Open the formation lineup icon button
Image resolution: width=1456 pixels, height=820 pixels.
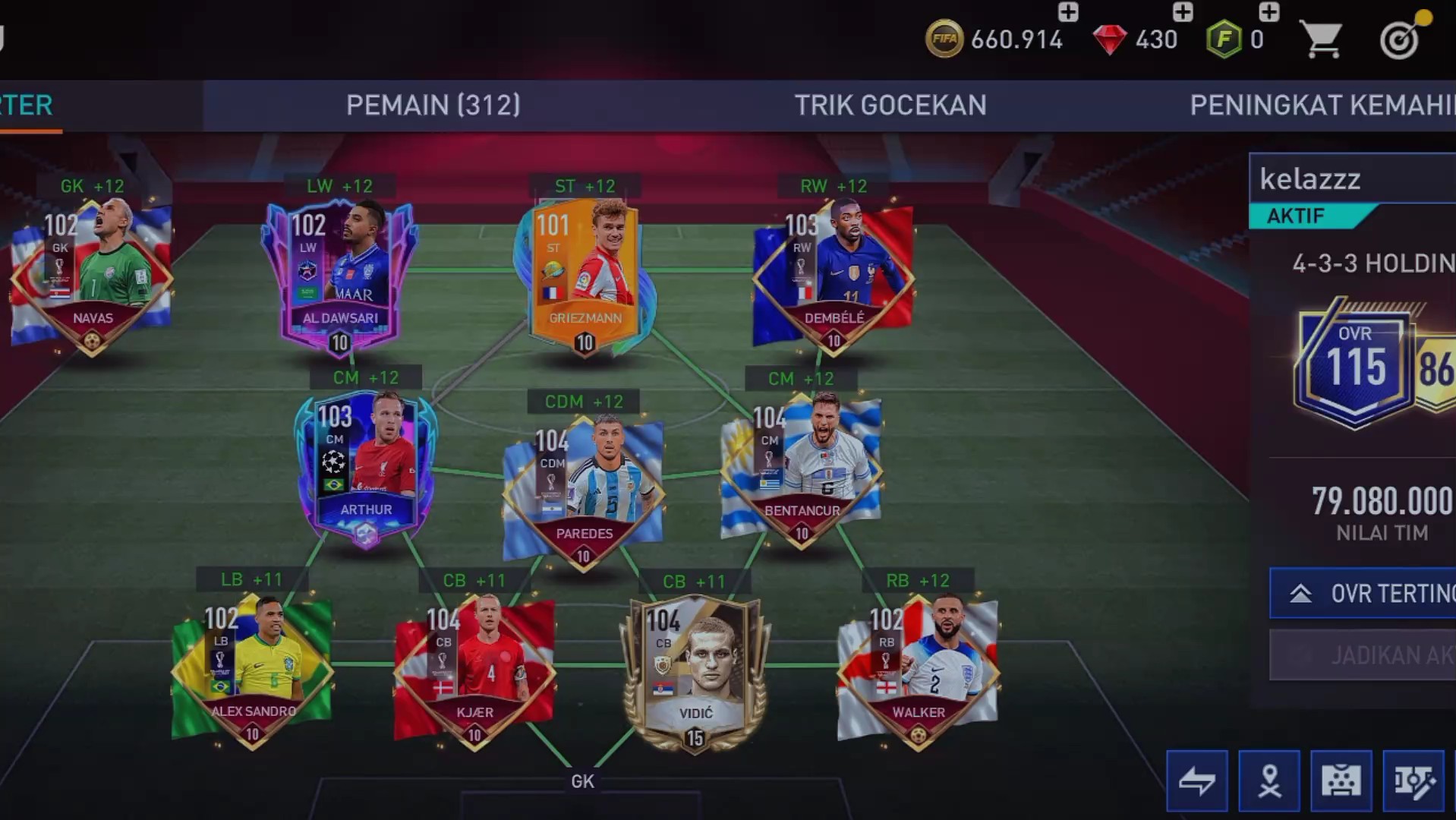click(1341, 781)
